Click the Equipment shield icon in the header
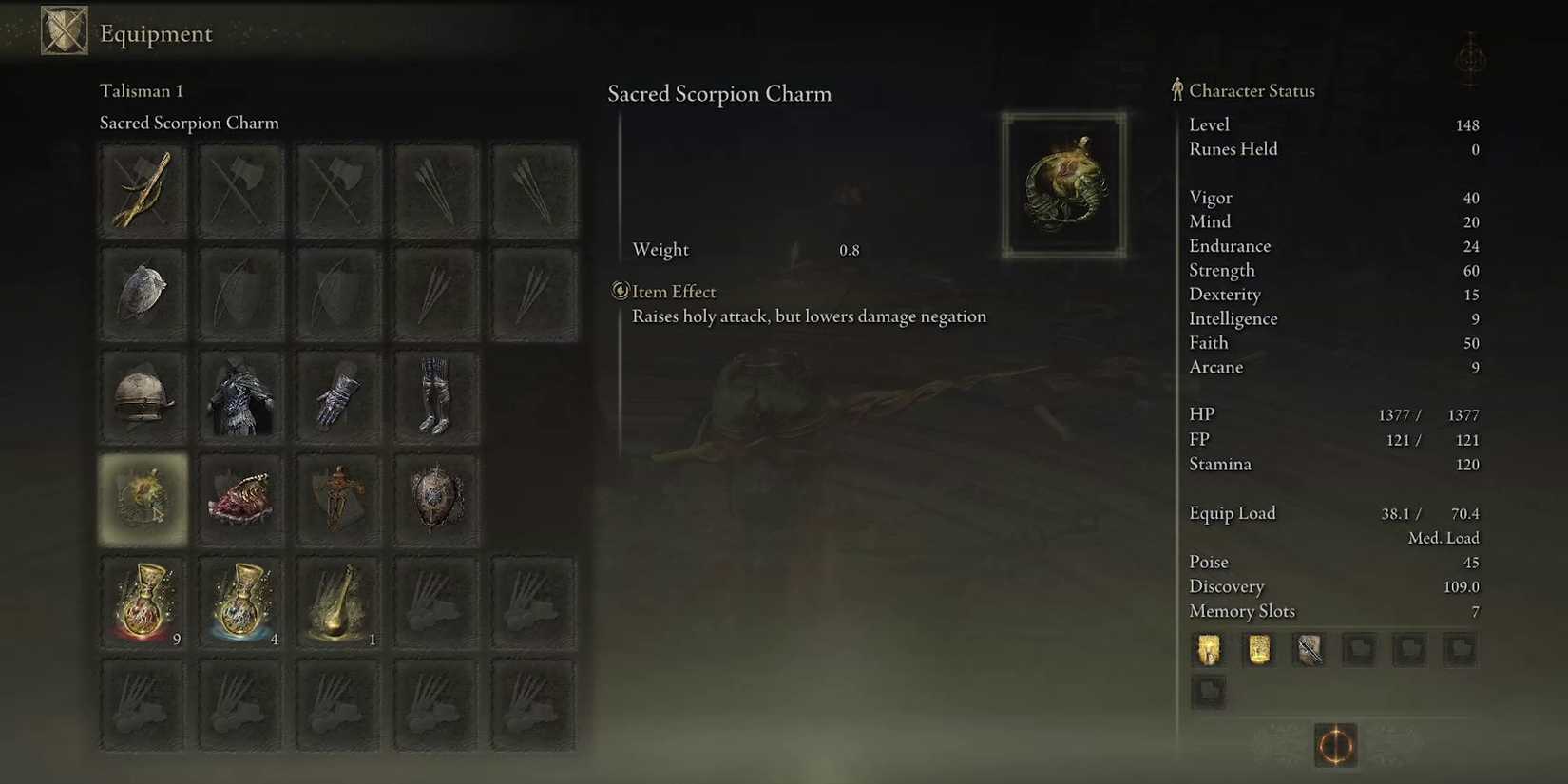1568x784 pixels. (63, 31)
